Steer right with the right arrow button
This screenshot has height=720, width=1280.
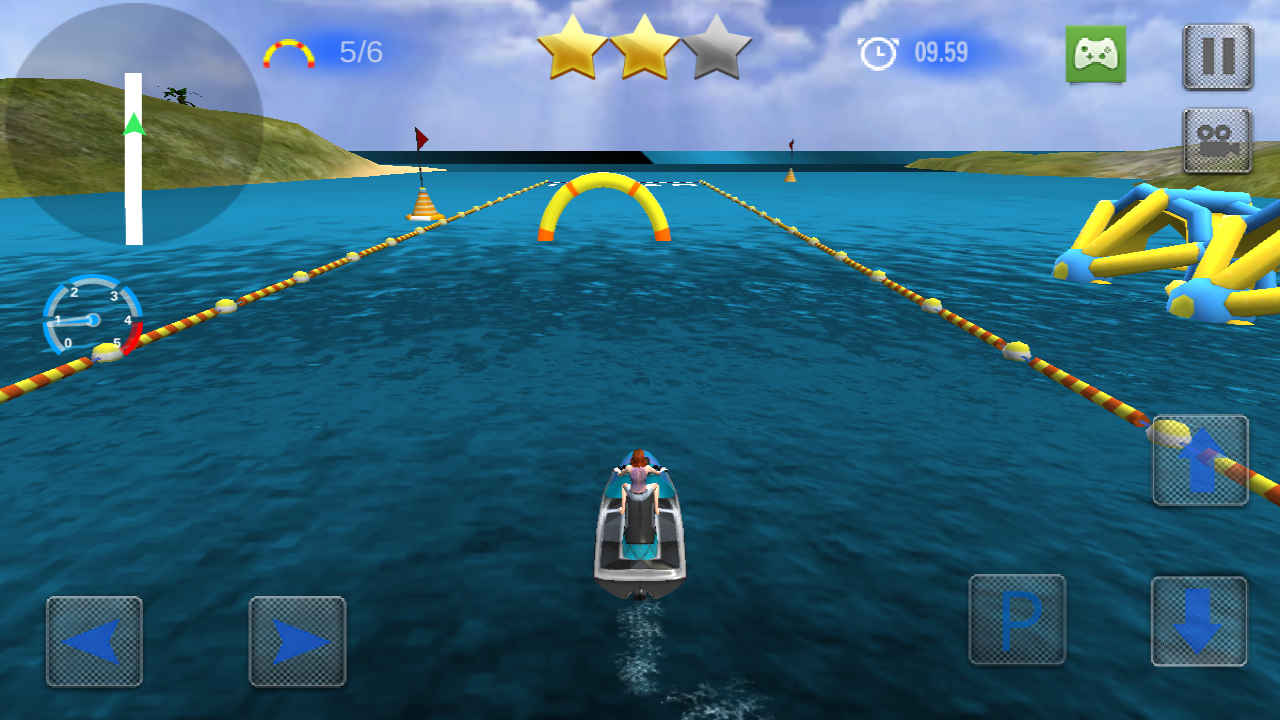[297, 641]
